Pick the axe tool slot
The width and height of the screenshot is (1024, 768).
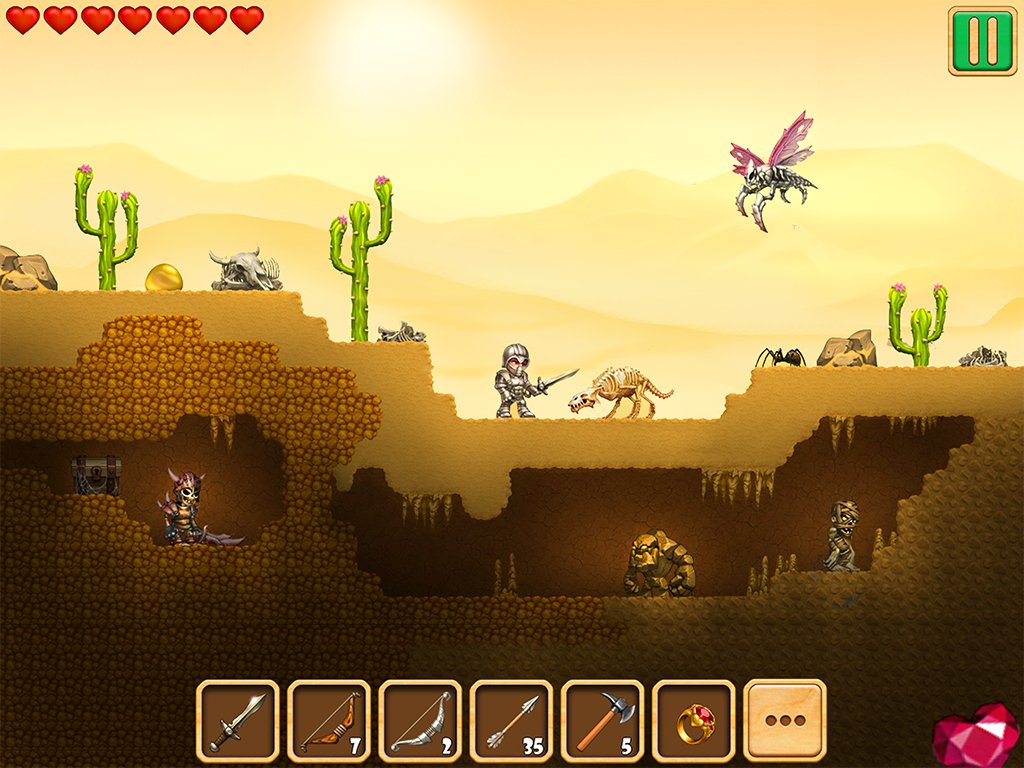pos(602,720)
